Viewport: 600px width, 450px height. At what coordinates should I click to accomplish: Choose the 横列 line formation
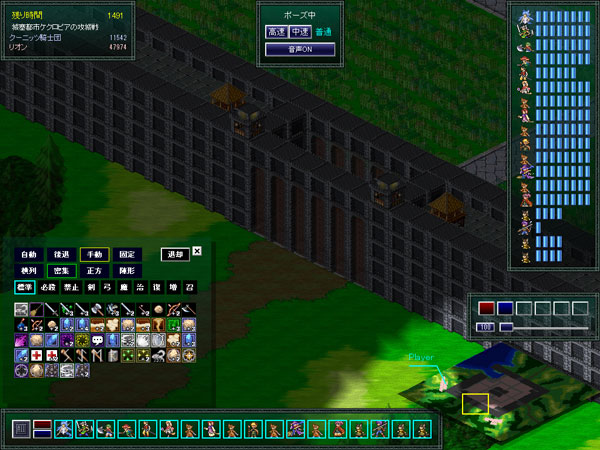pyautogui.click(x=29, y=270)
